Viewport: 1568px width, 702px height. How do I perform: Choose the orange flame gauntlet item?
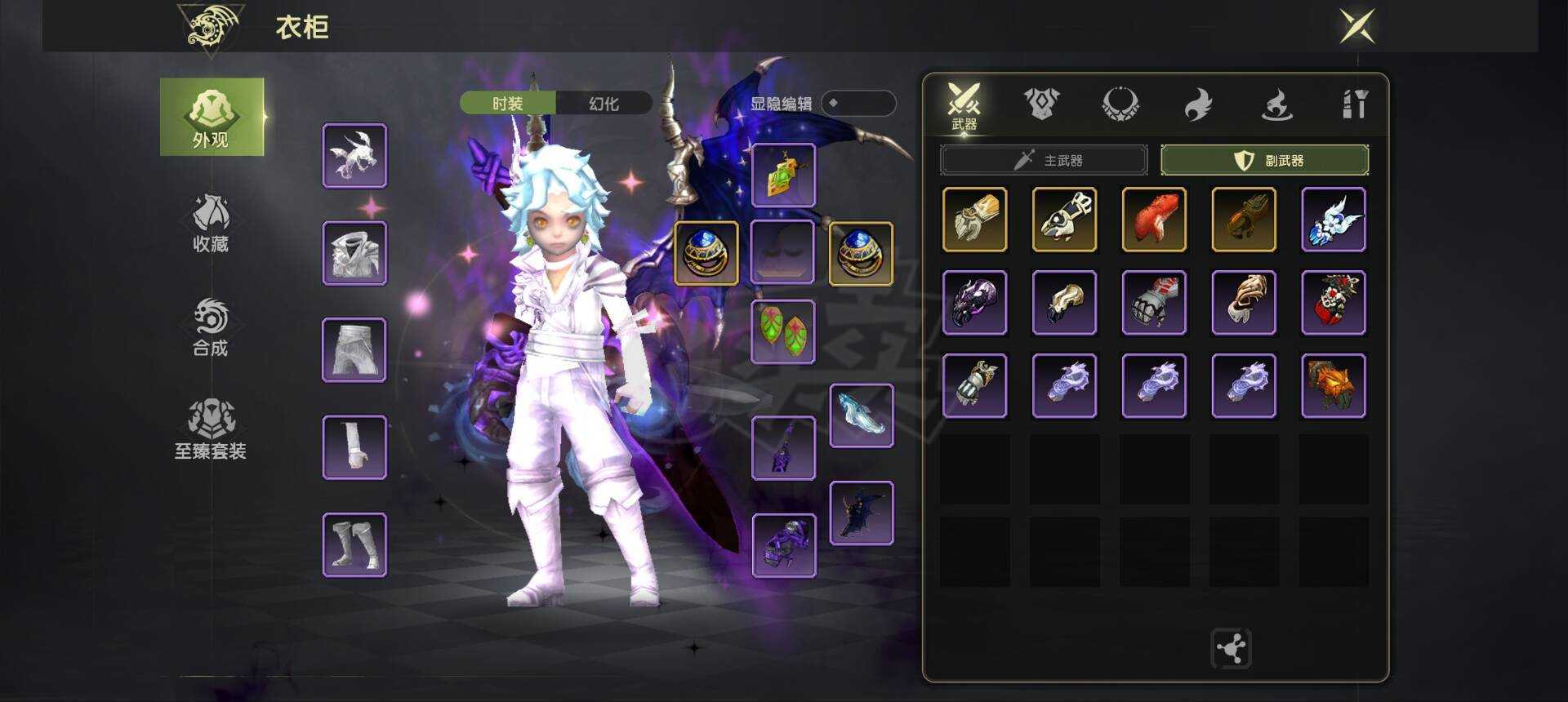[1333, 385]
